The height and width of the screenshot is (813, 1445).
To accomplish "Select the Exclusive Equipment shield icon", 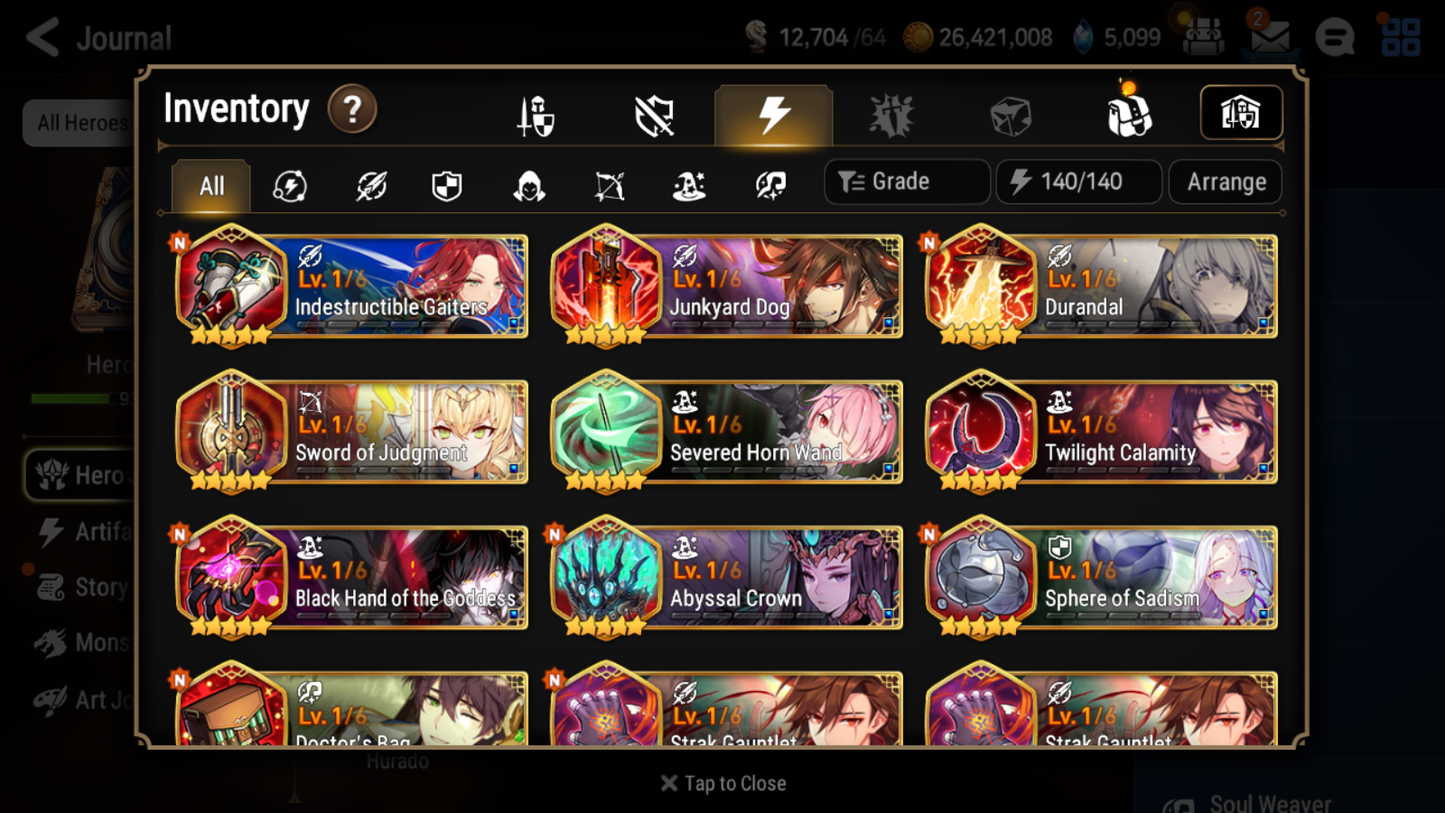I will point(654,113).
